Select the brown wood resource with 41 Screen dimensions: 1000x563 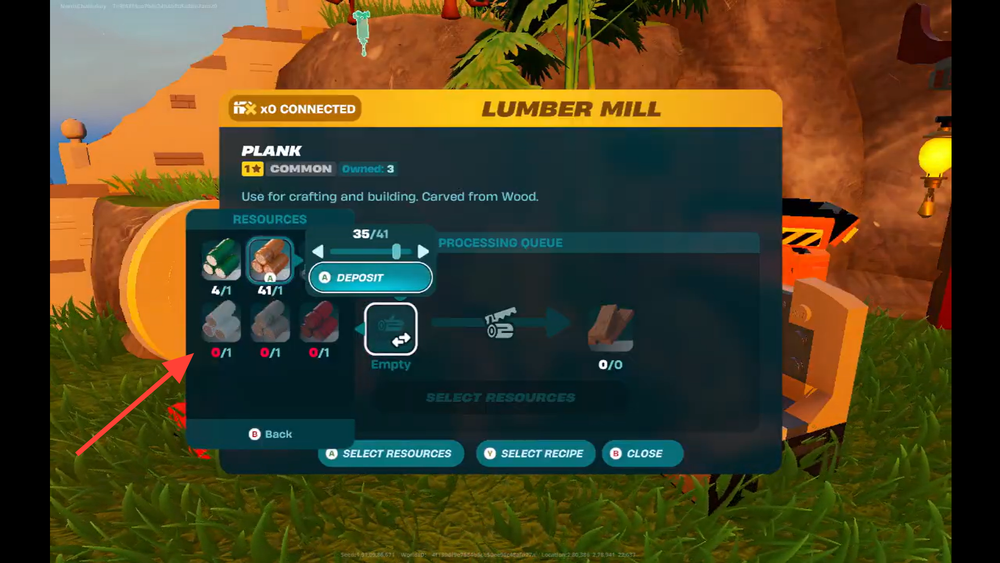pos(269,260)
